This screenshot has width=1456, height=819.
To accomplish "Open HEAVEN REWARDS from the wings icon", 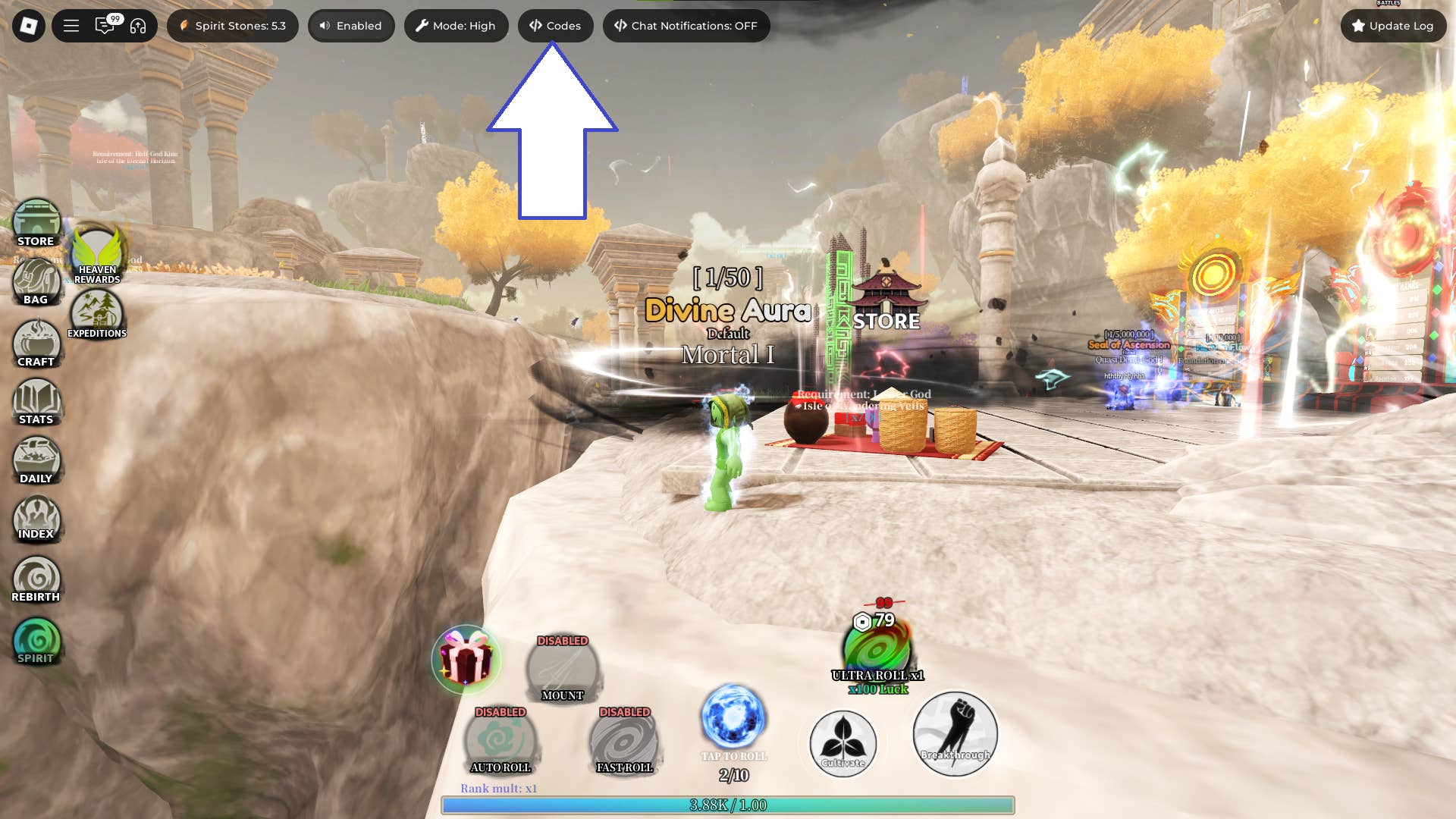I will click(96, 253).
